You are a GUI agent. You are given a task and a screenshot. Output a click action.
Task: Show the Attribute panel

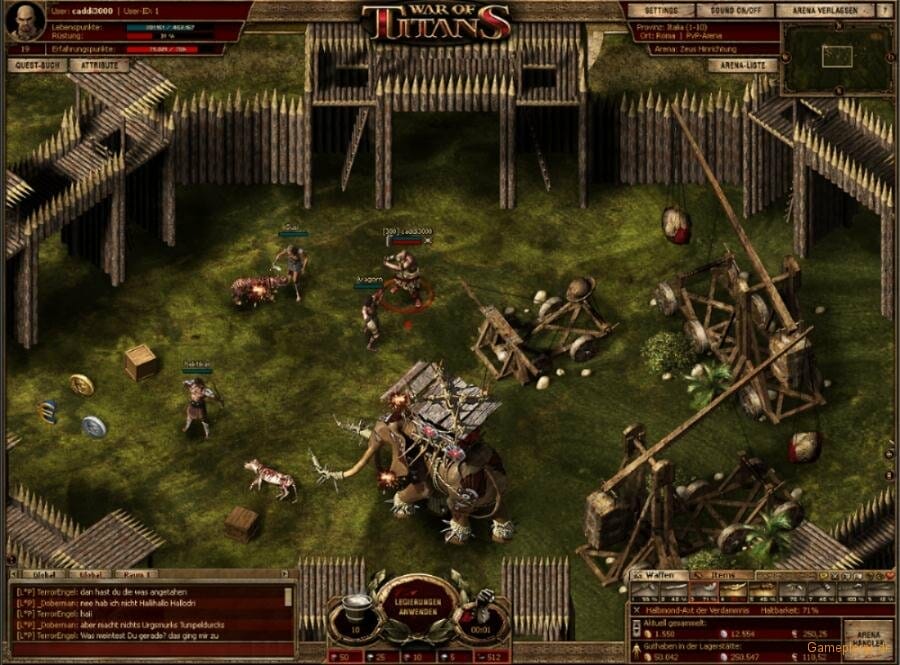[x=99, y=66]
